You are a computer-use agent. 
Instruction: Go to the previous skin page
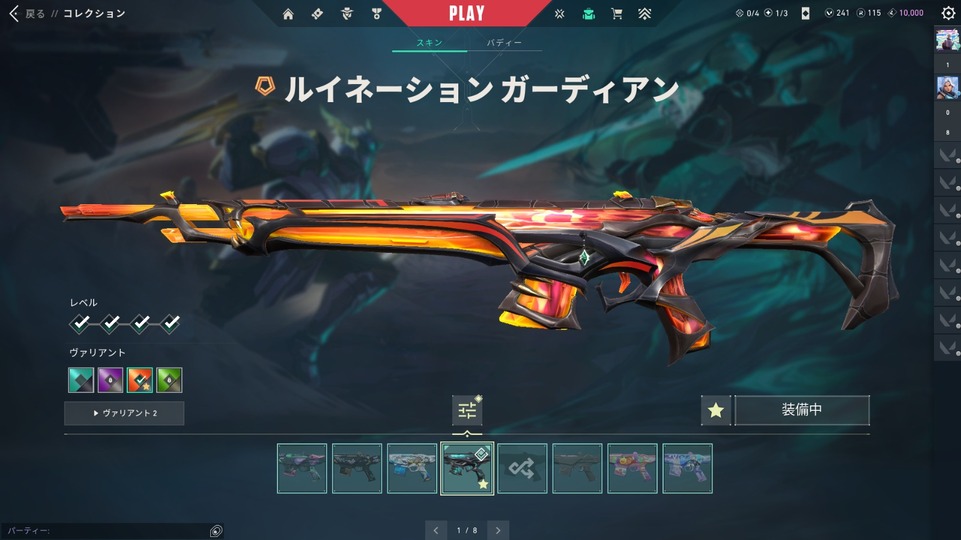435,530
